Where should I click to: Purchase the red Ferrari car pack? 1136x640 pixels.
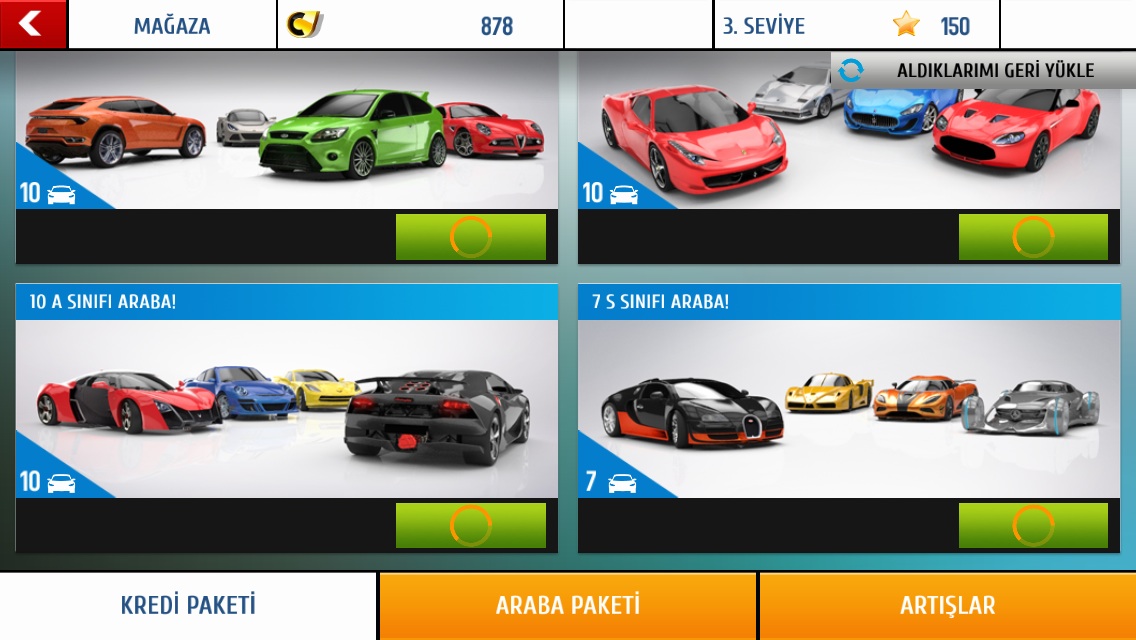click(x=1033, y=237)
